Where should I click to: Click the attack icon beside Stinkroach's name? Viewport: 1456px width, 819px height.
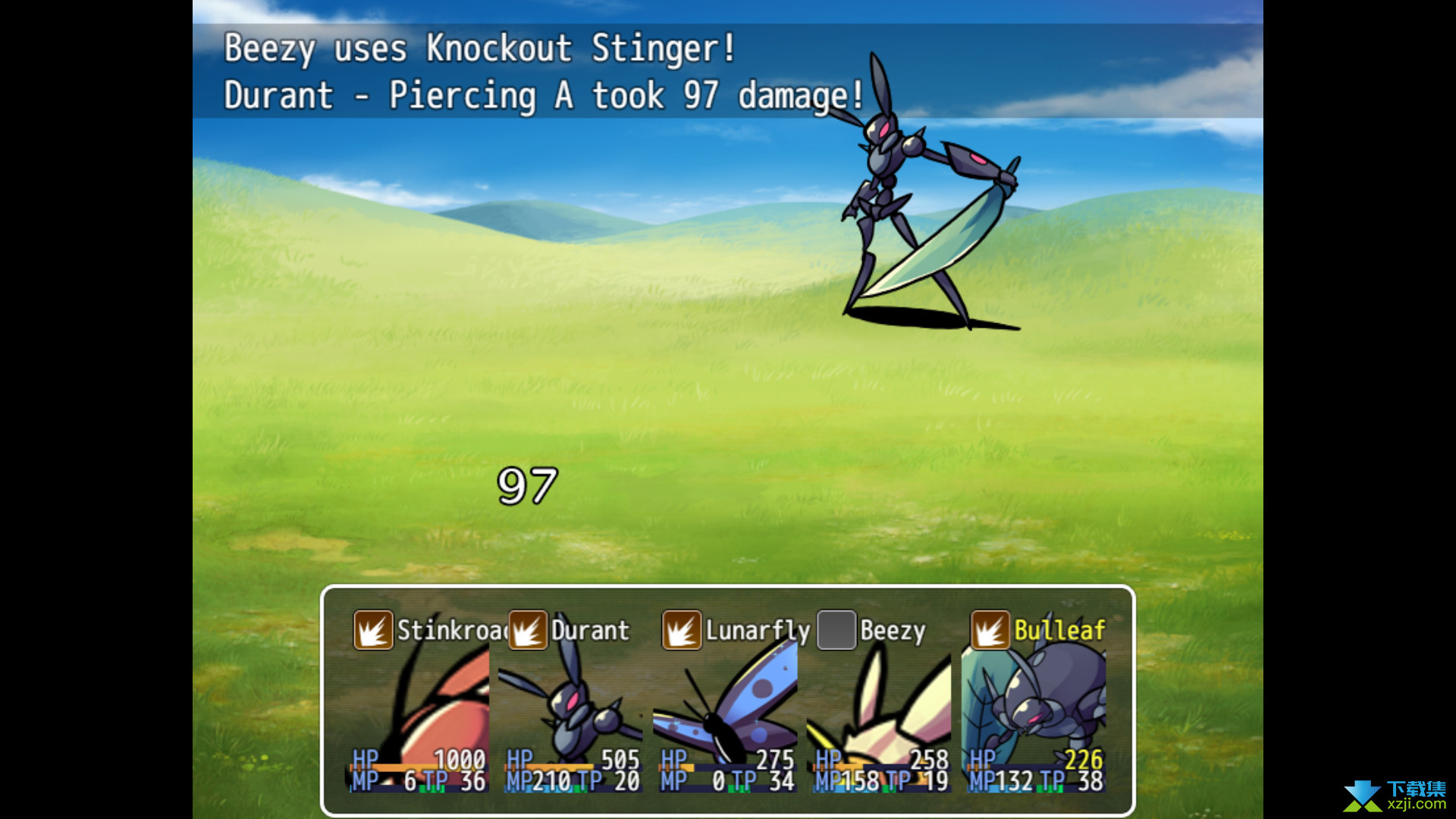(x=373, y=630)
